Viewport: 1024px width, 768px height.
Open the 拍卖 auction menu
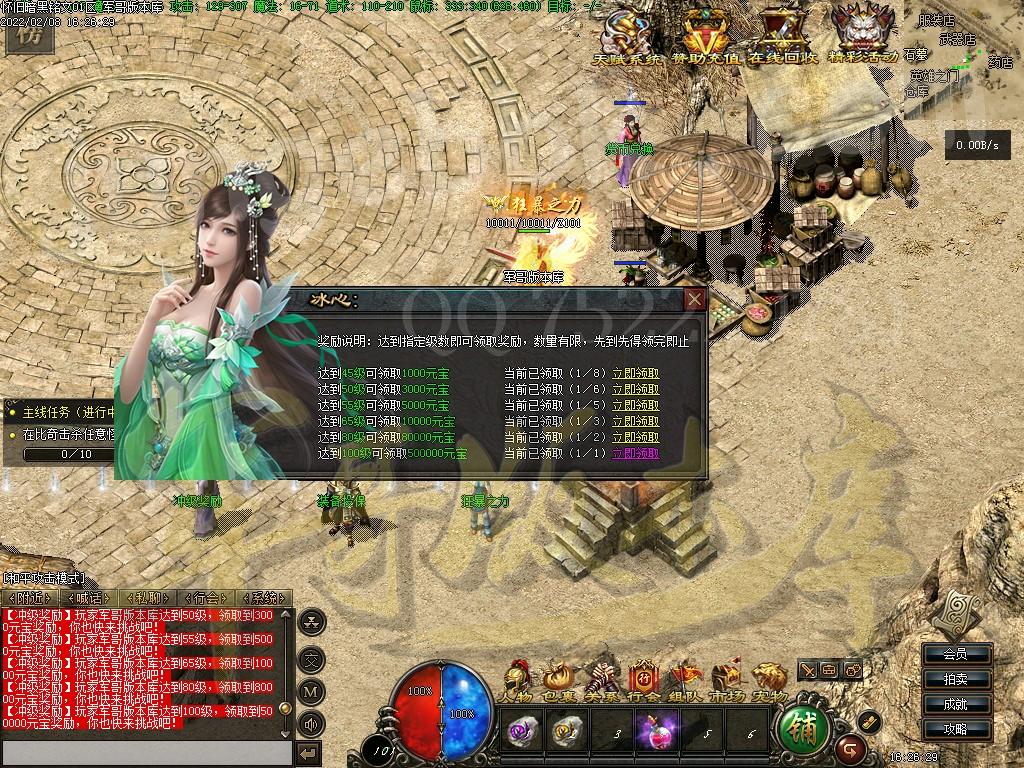(955, 679)
